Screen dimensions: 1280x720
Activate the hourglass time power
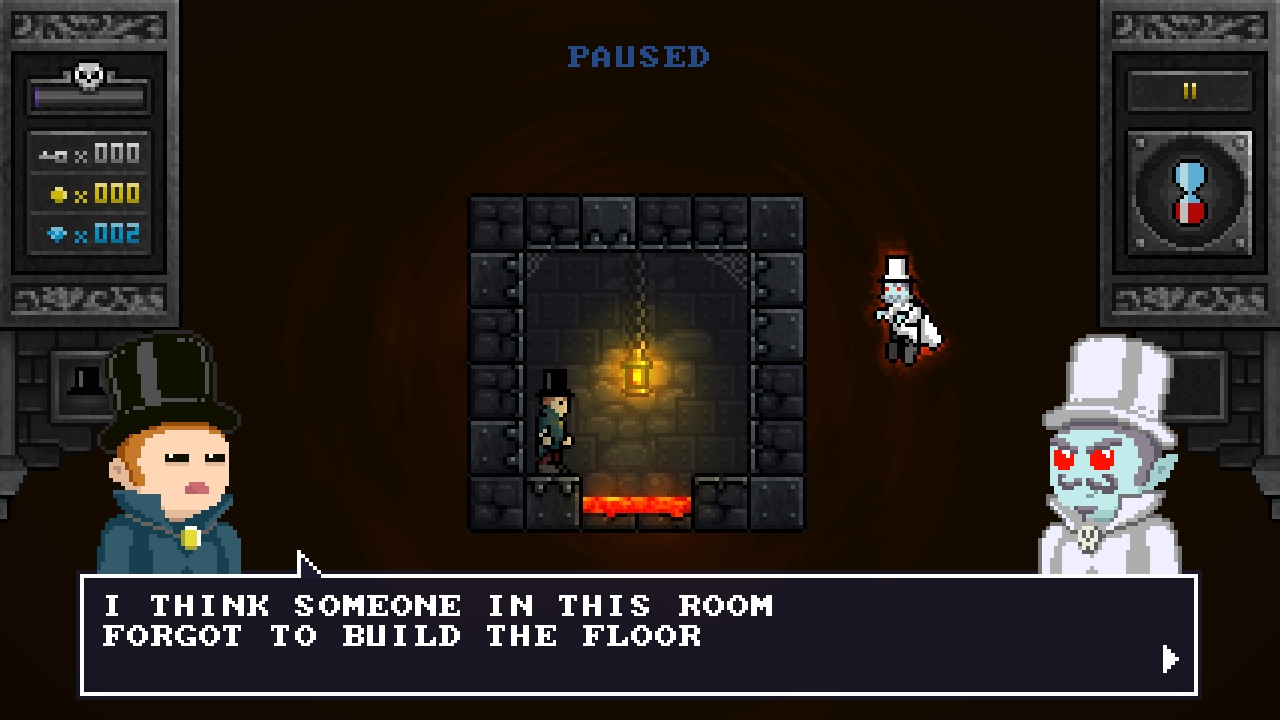point(1189,193)
